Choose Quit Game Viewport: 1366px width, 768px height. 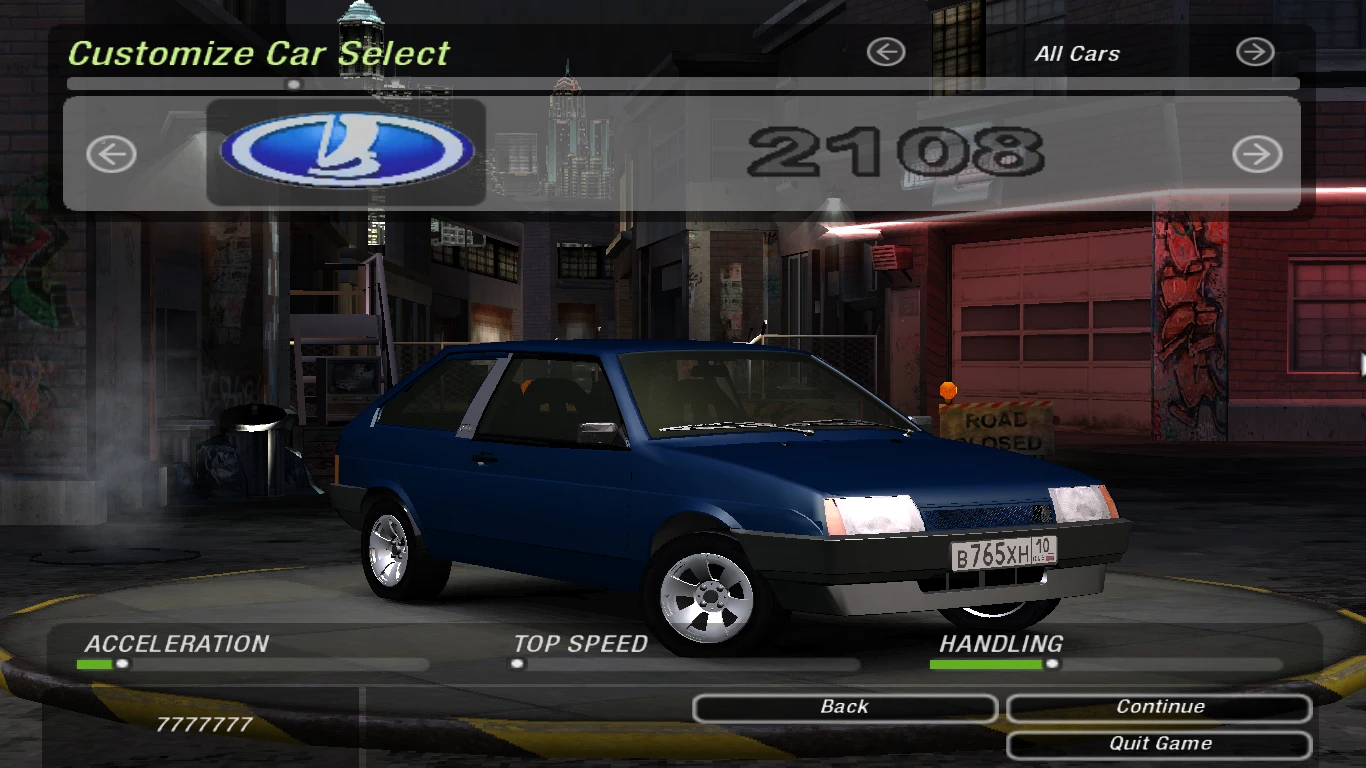click(x=1158, y=743)
